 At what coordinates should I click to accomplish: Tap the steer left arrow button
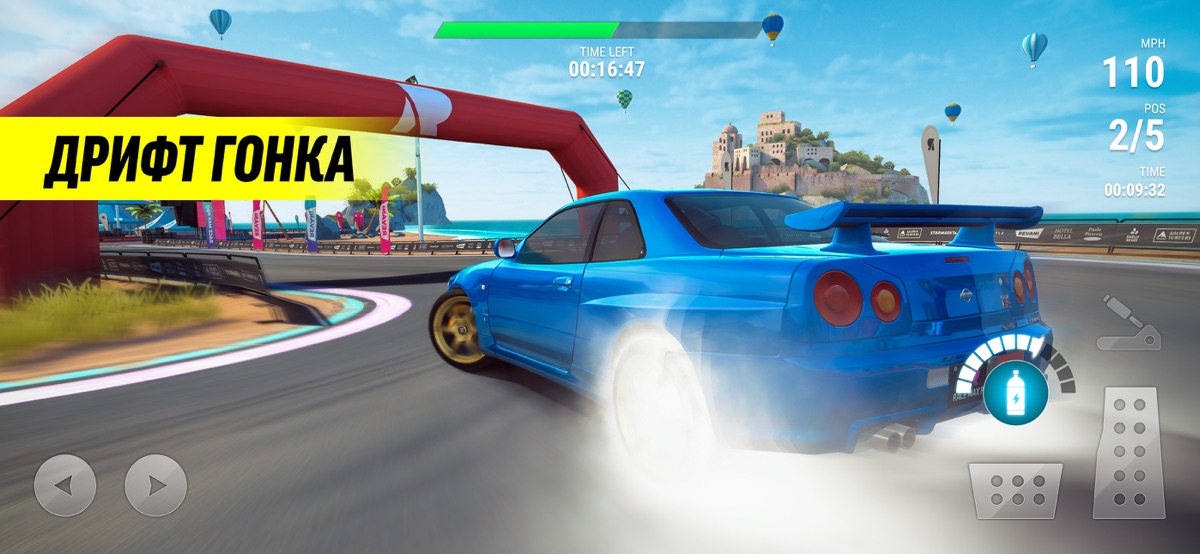65,485
